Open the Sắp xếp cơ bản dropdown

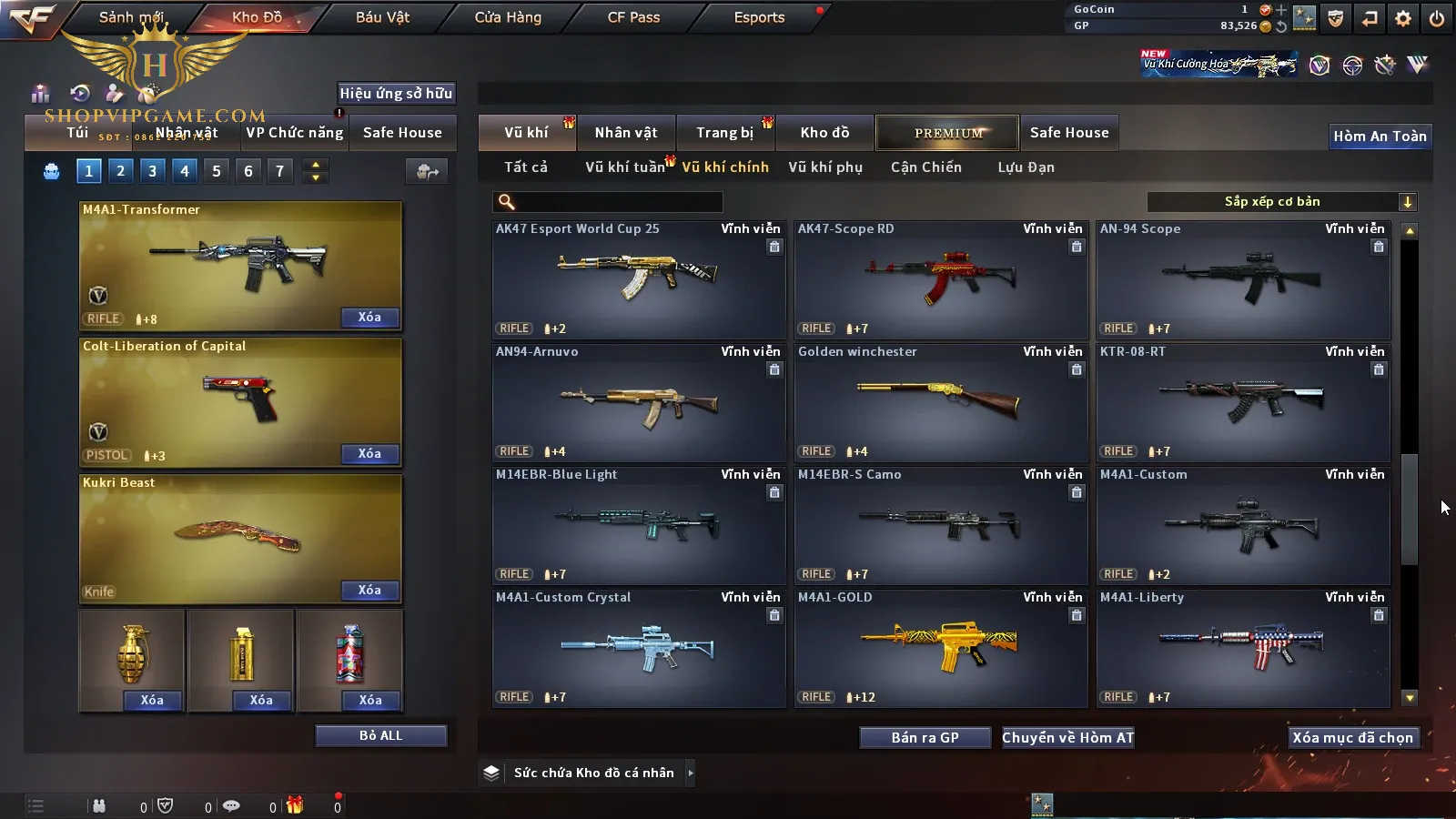click(x=1281, y=202)
